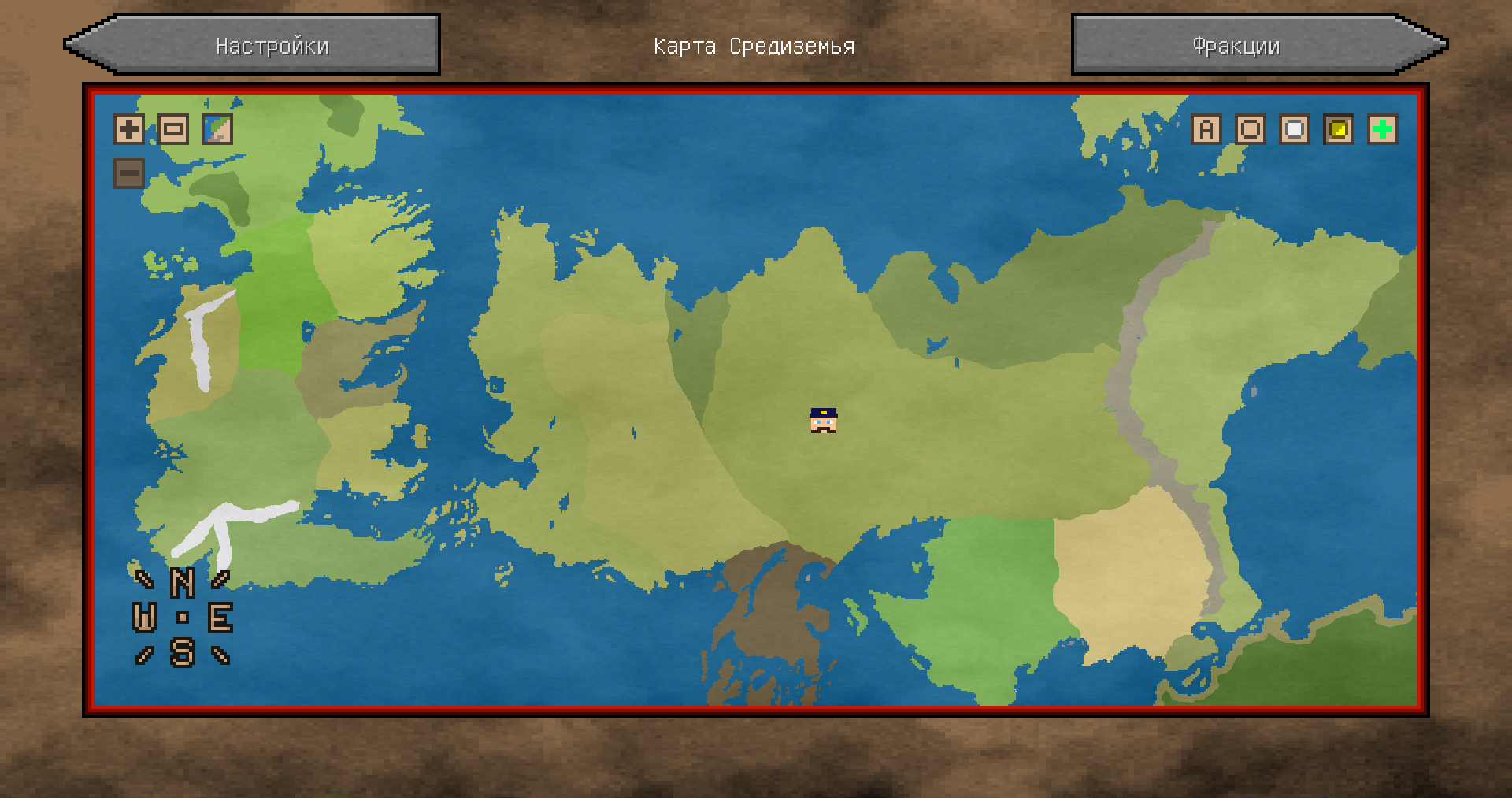This screenshot has height=798, width=1512.
Task: Switch the map terrain view mode
Action: click(217, 129)
